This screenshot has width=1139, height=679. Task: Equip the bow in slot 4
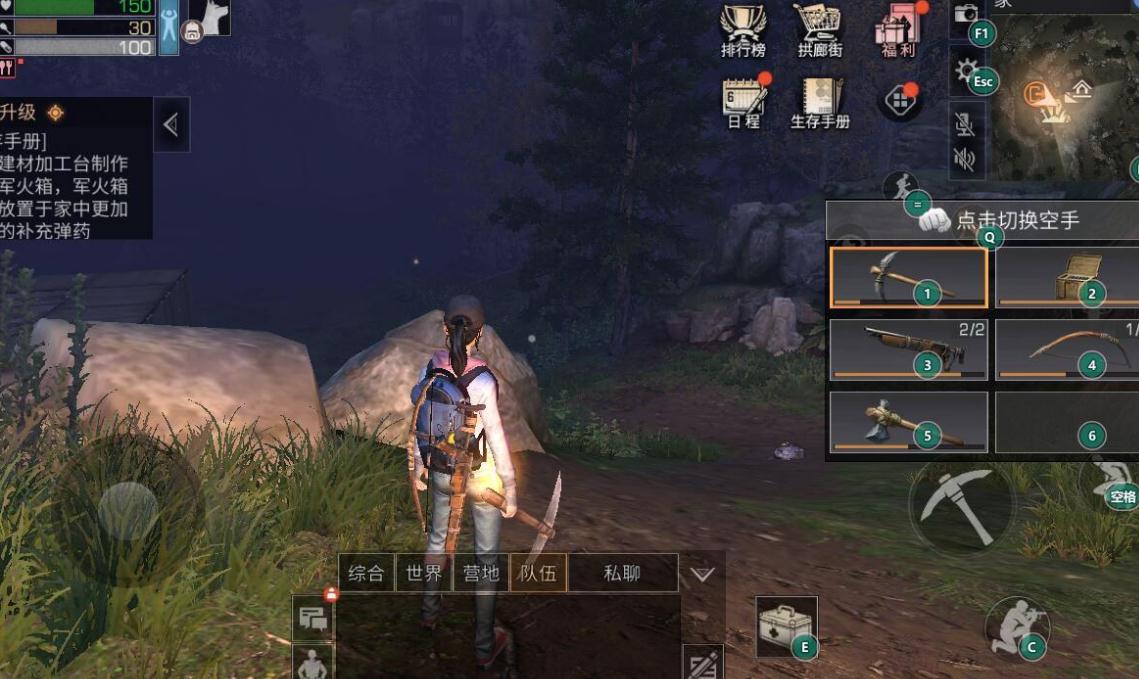click(1067, 350)
